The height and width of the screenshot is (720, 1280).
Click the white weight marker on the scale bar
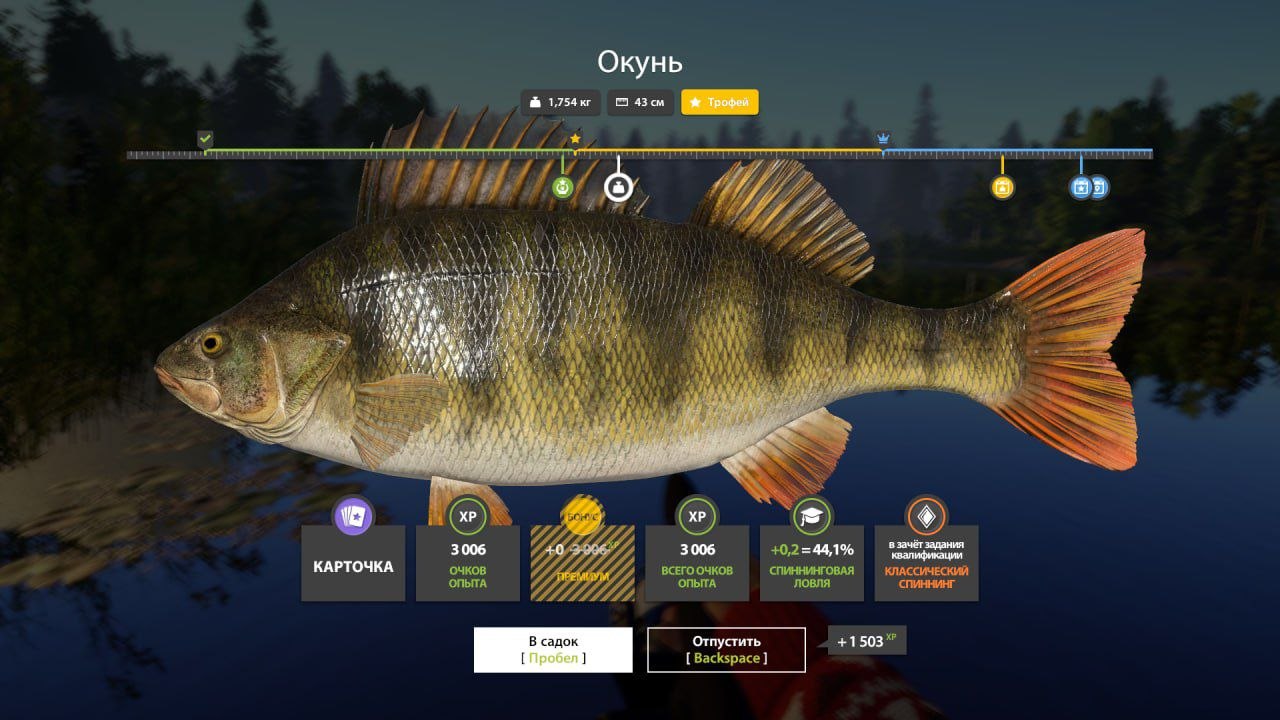point(617,186)
